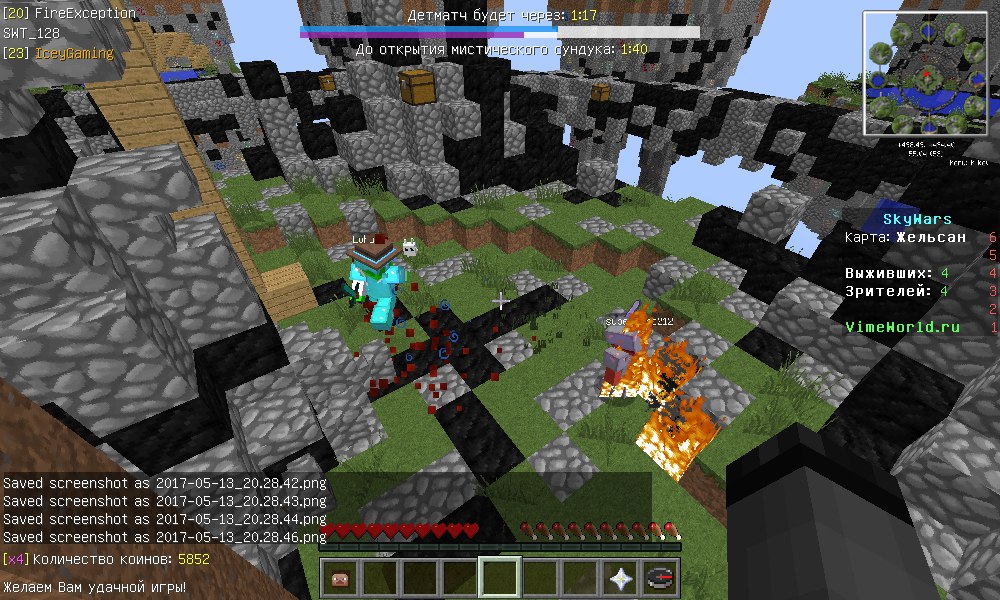Select the compass hotbar slot

[x=660, y=578]
